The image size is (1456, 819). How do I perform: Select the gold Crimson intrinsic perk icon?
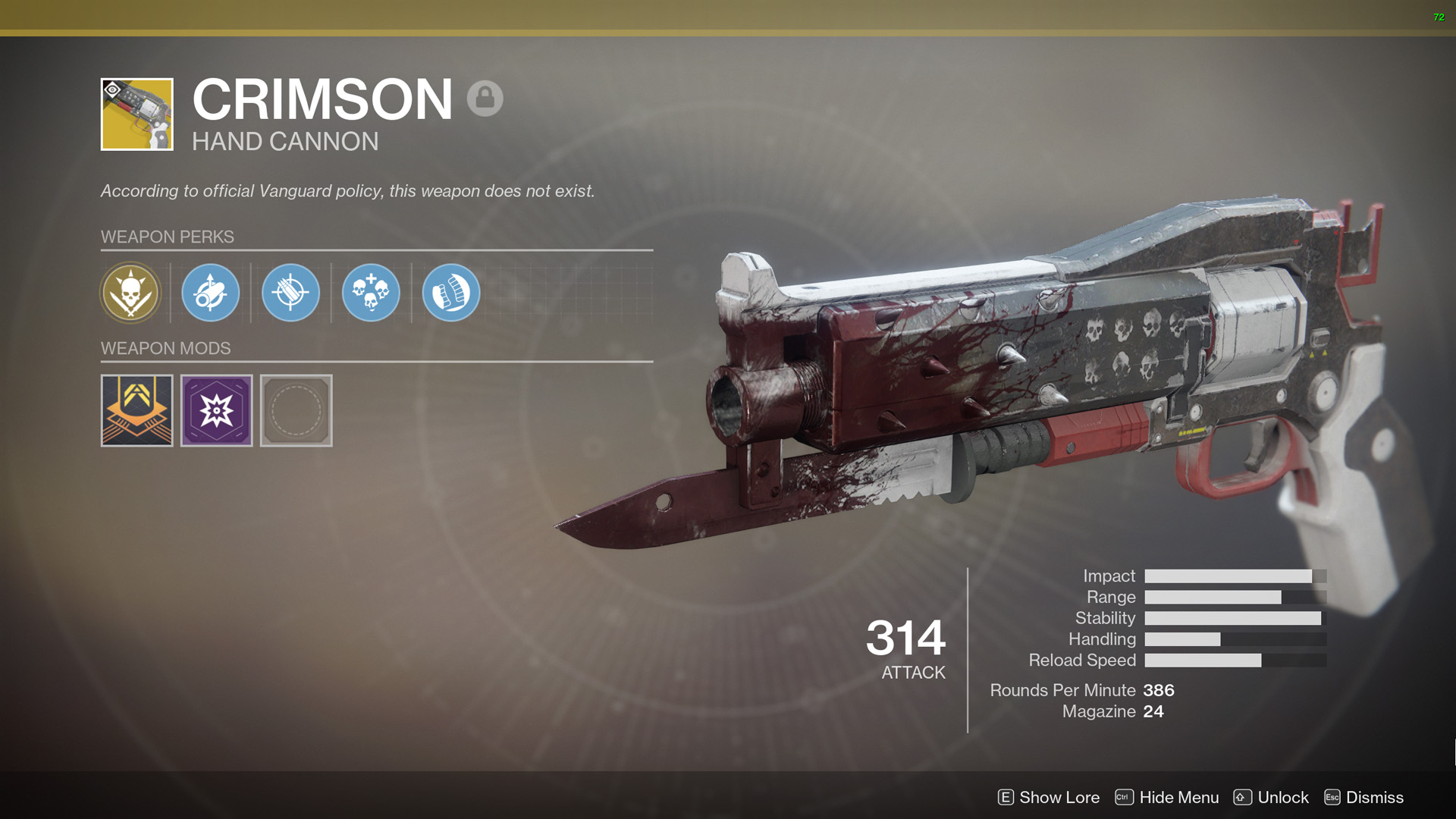coord(130,293)
